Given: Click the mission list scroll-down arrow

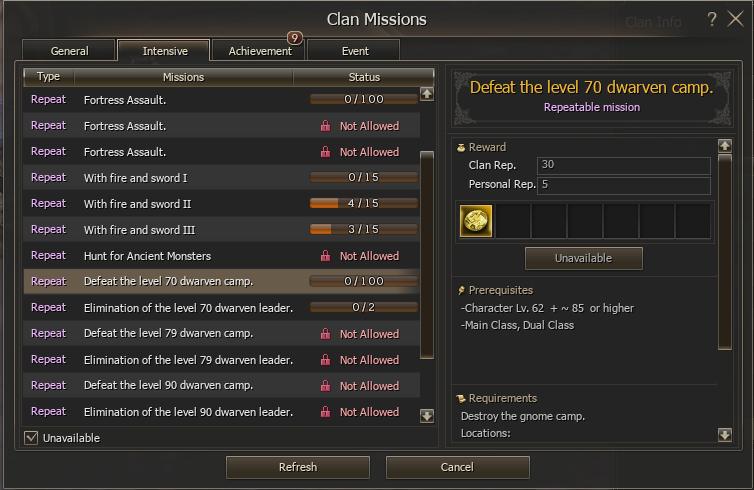Looking at the screenshot, I should click(x=427, y=415).
